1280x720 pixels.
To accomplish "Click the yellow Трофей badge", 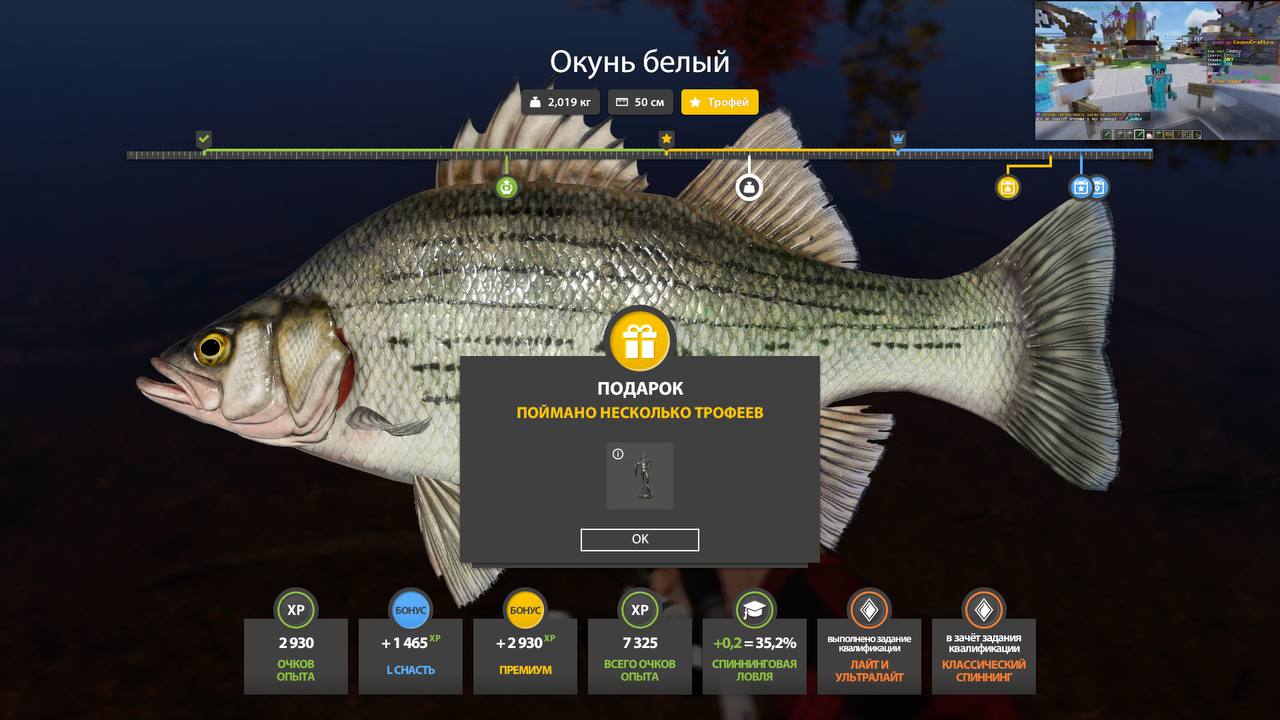I will 720,102.
